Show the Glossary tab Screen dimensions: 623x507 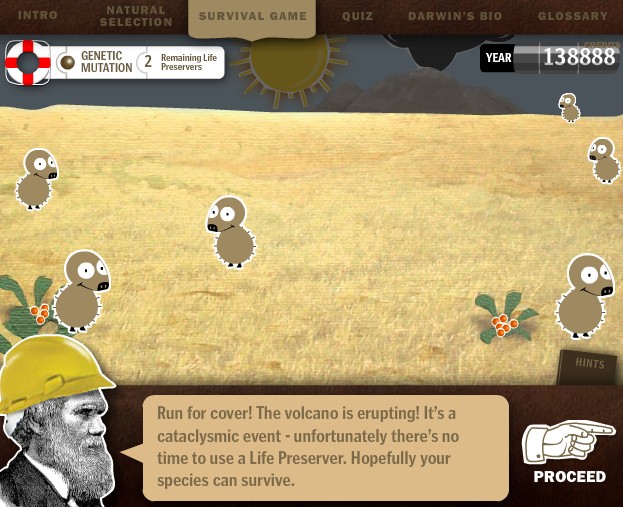click(572, 16)
